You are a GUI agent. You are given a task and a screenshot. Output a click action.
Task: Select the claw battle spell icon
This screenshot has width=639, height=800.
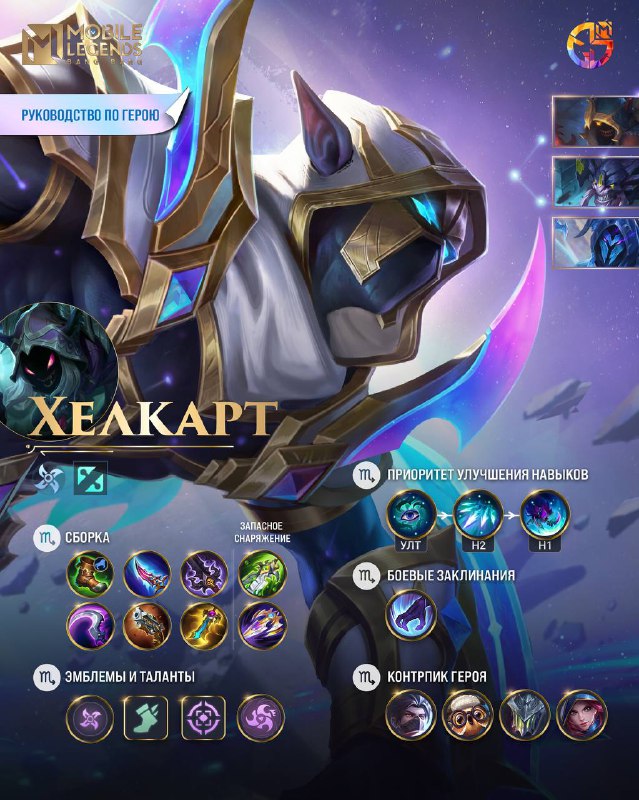(410, 614)
